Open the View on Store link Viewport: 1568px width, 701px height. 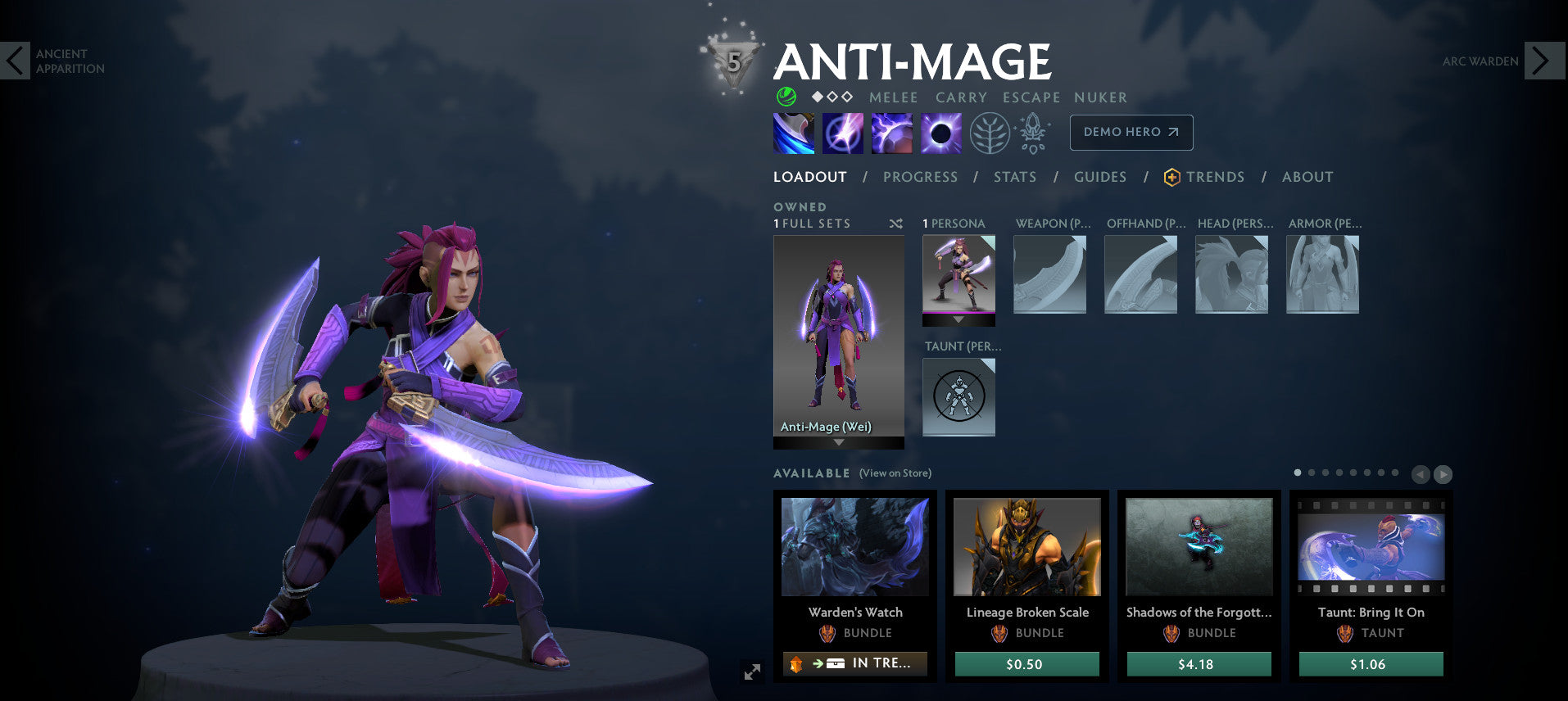pyautogui.click(x=894, y=473)
